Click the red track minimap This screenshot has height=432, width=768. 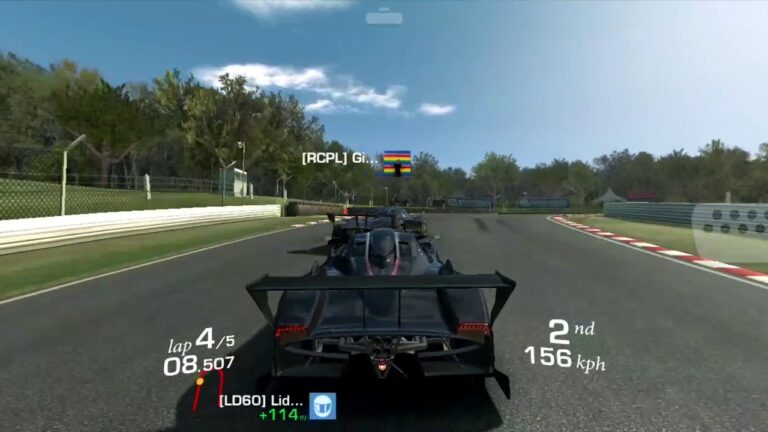pos(211,387)
